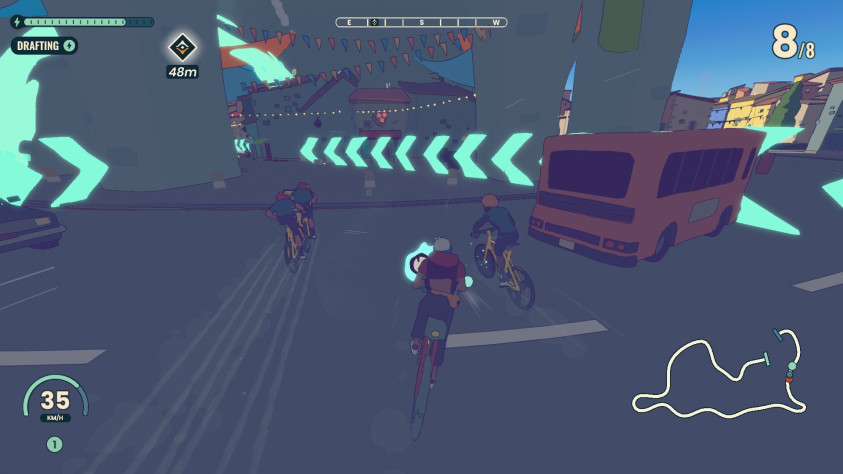Select the gear number indicator
Image resolution: width=843 pixels, height=474 pixels.
55,444
